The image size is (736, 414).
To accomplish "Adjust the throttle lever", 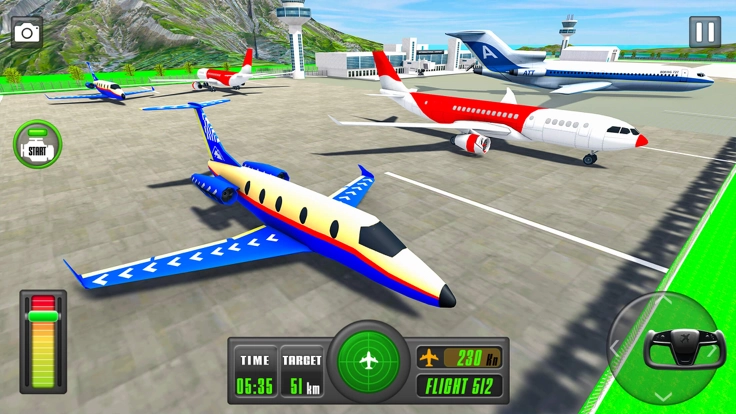I will 43,316.
